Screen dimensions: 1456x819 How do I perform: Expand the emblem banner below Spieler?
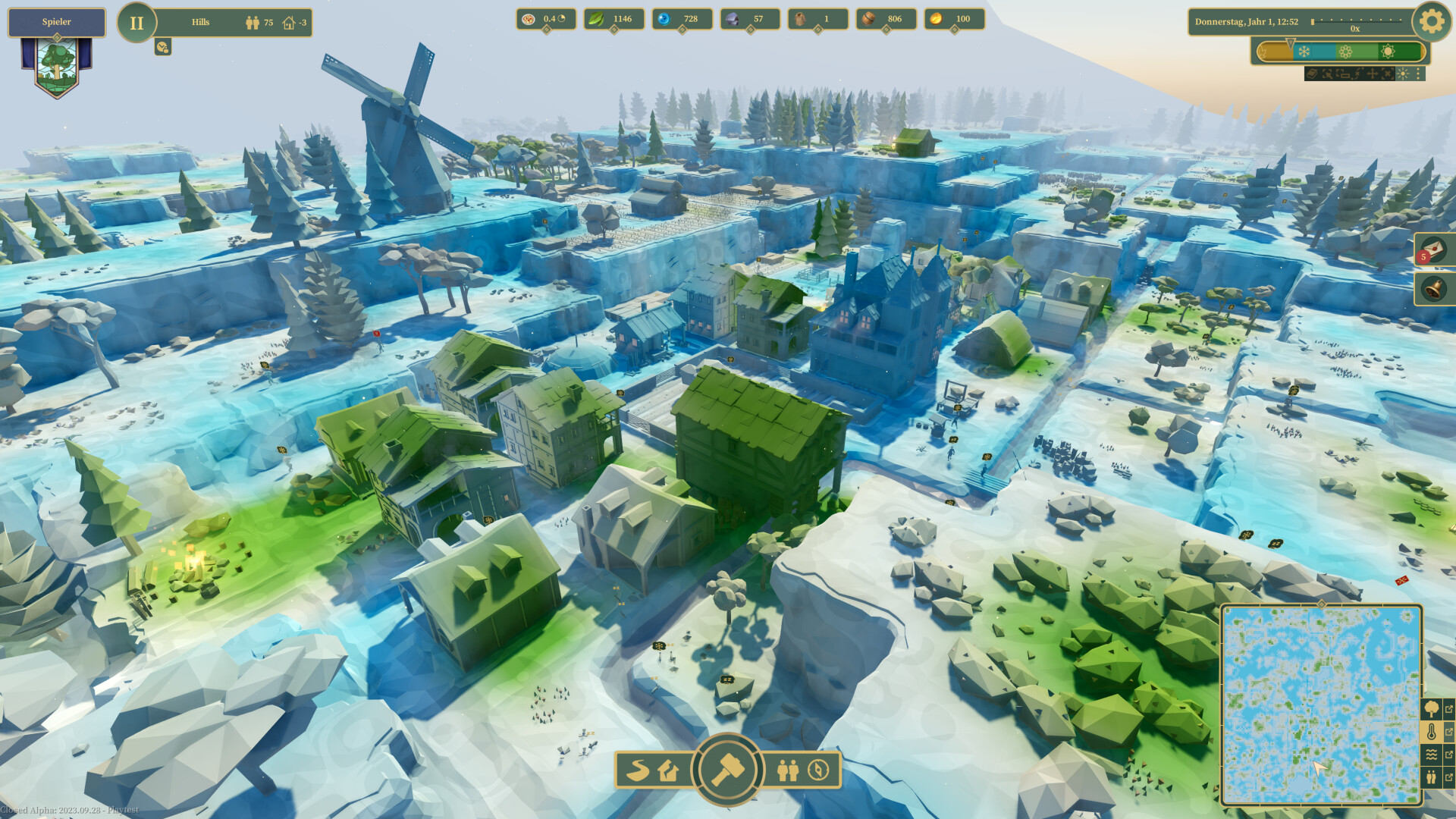tap(56, 64)
